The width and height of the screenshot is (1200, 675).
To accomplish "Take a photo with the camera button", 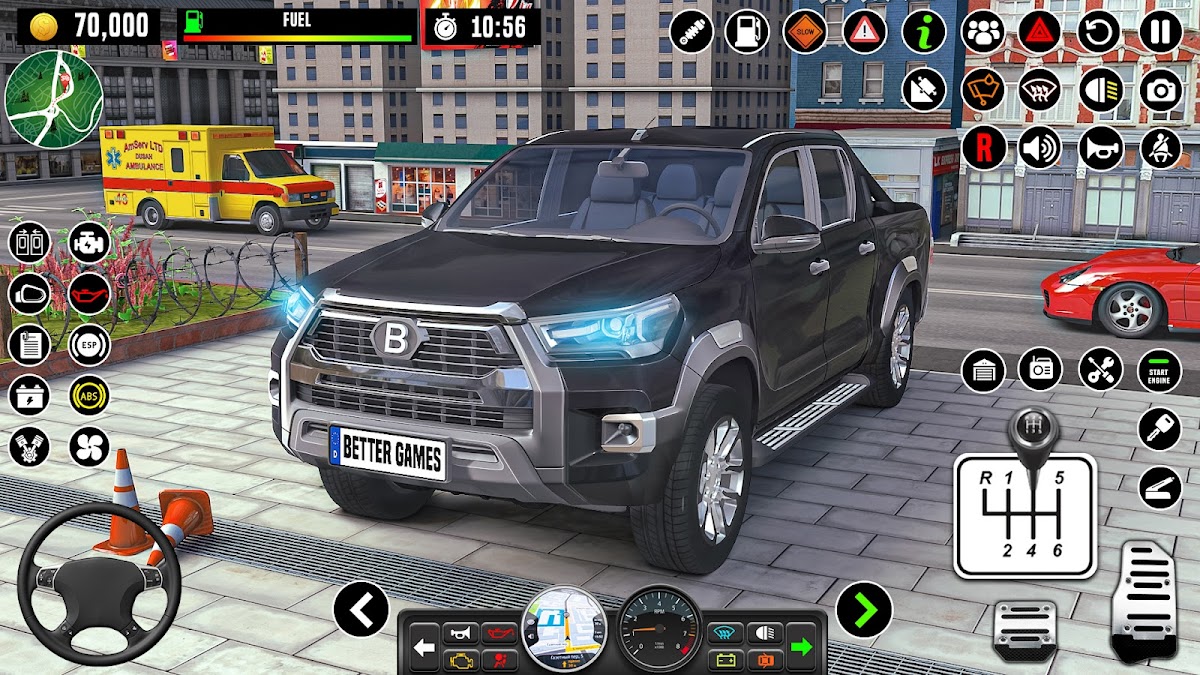I will [x=1160, y=91].
